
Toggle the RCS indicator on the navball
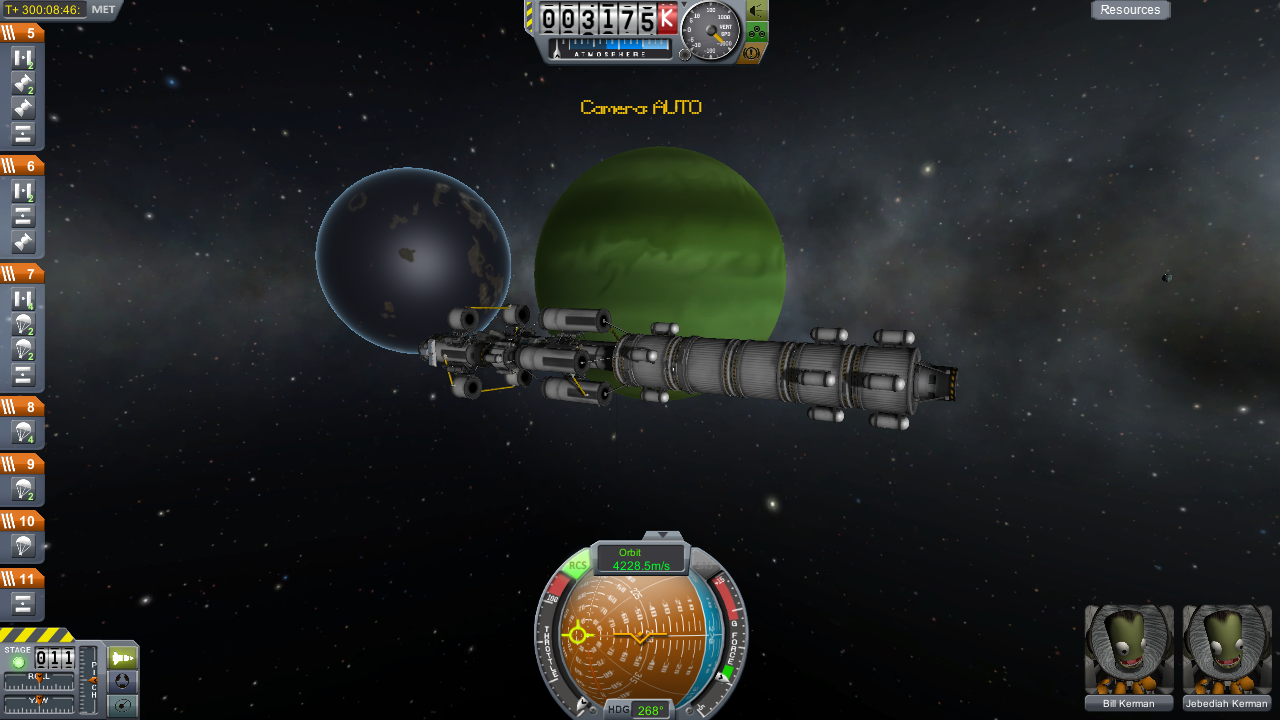click(577, 566)
